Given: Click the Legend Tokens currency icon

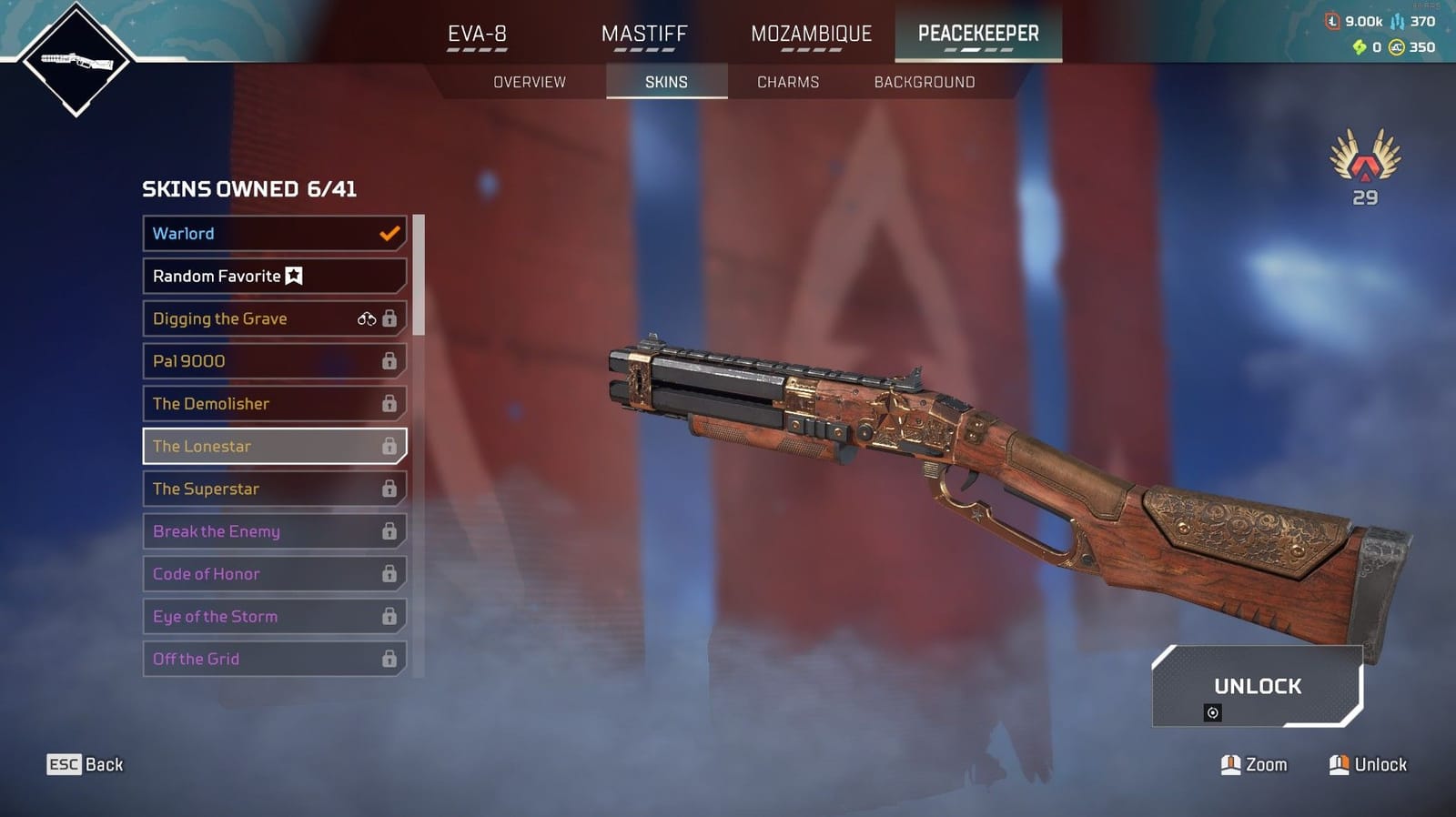Looking at the screenshot, I should tap(1332, 20).
